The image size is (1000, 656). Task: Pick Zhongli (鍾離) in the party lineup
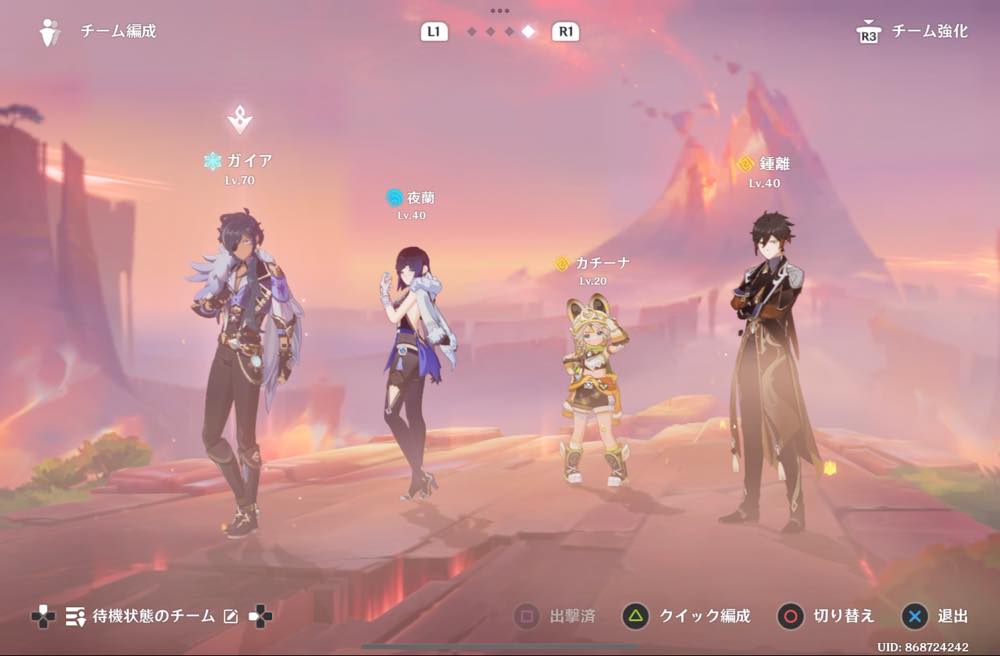coord(766,370)
